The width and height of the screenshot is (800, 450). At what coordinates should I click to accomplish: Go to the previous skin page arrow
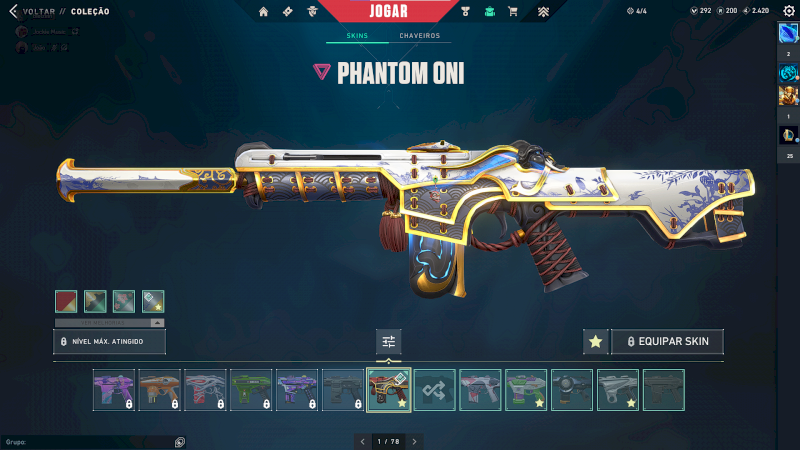363,441
